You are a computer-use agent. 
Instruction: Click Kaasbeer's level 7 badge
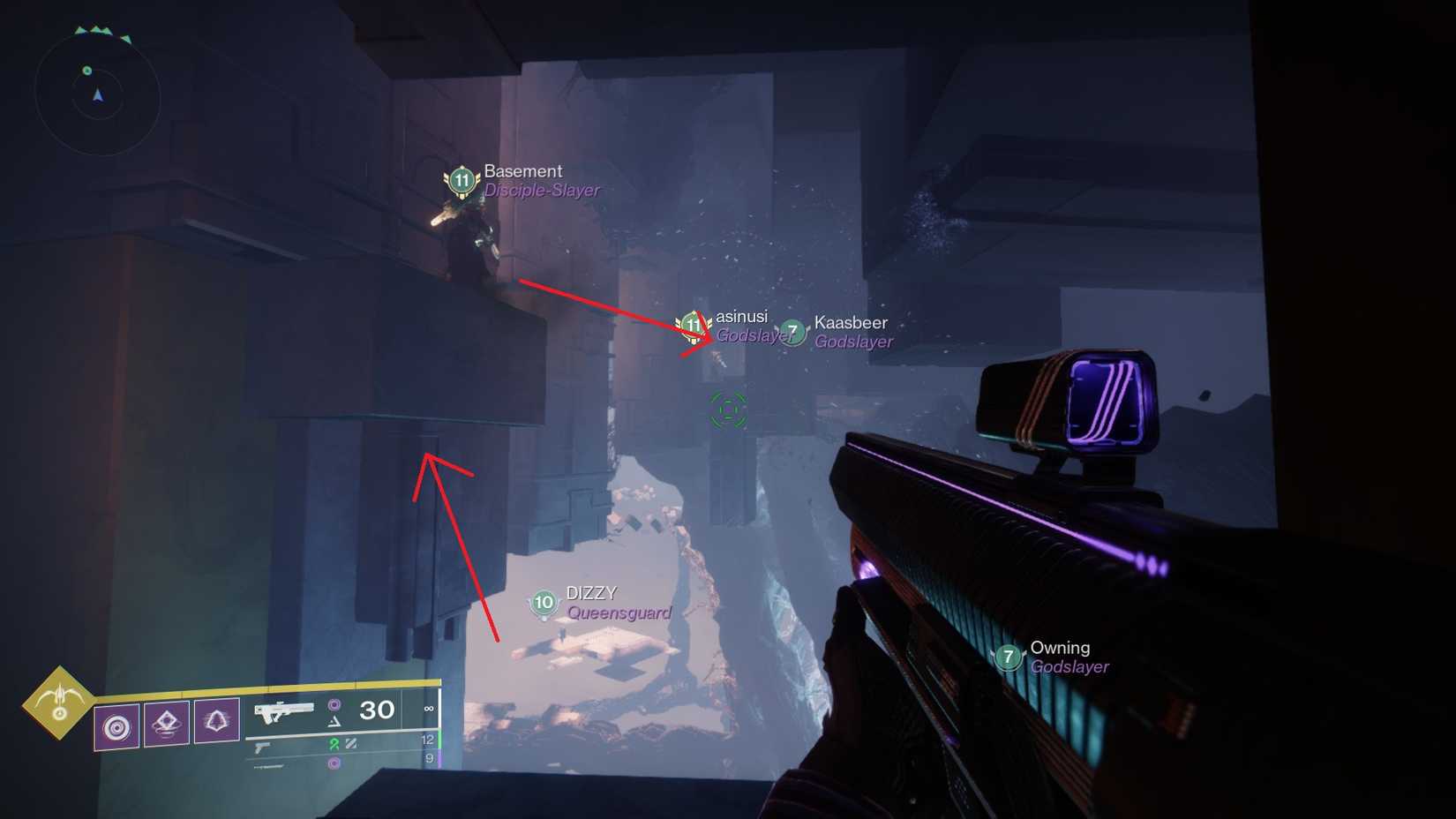[x=793, y=333]
